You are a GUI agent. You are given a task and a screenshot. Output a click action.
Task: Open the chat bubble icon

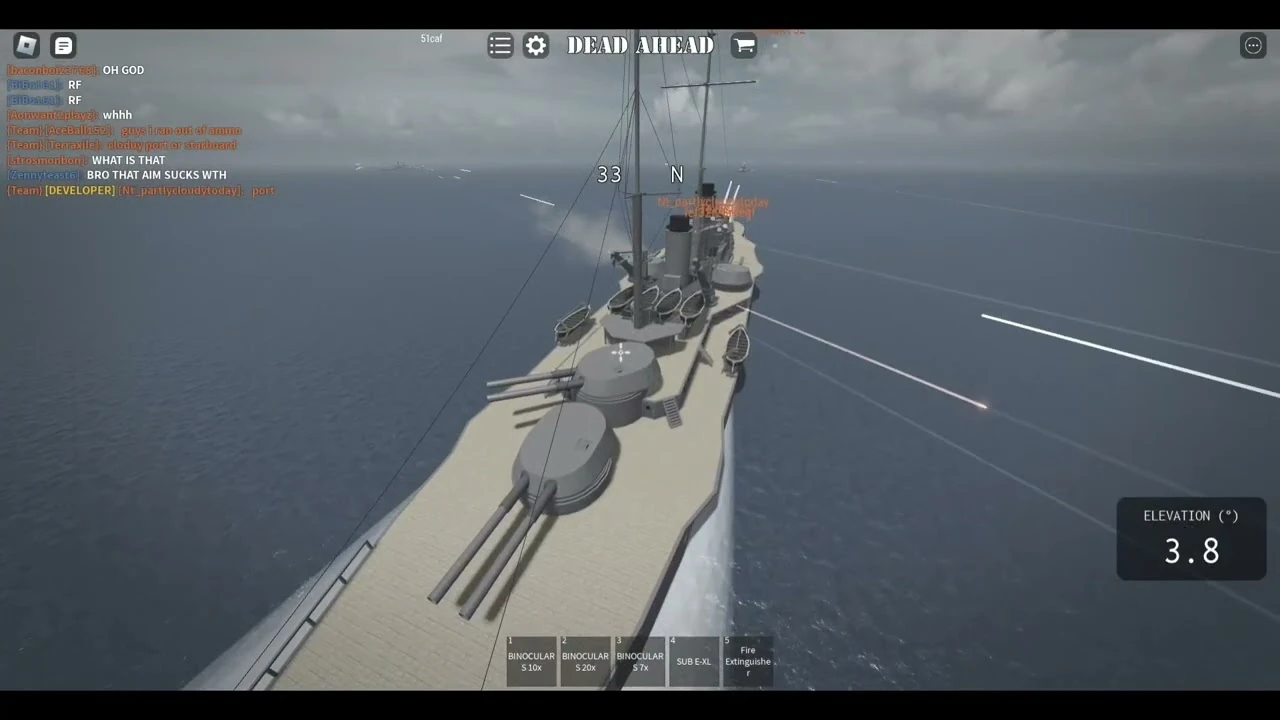click(x=63, y=45)
